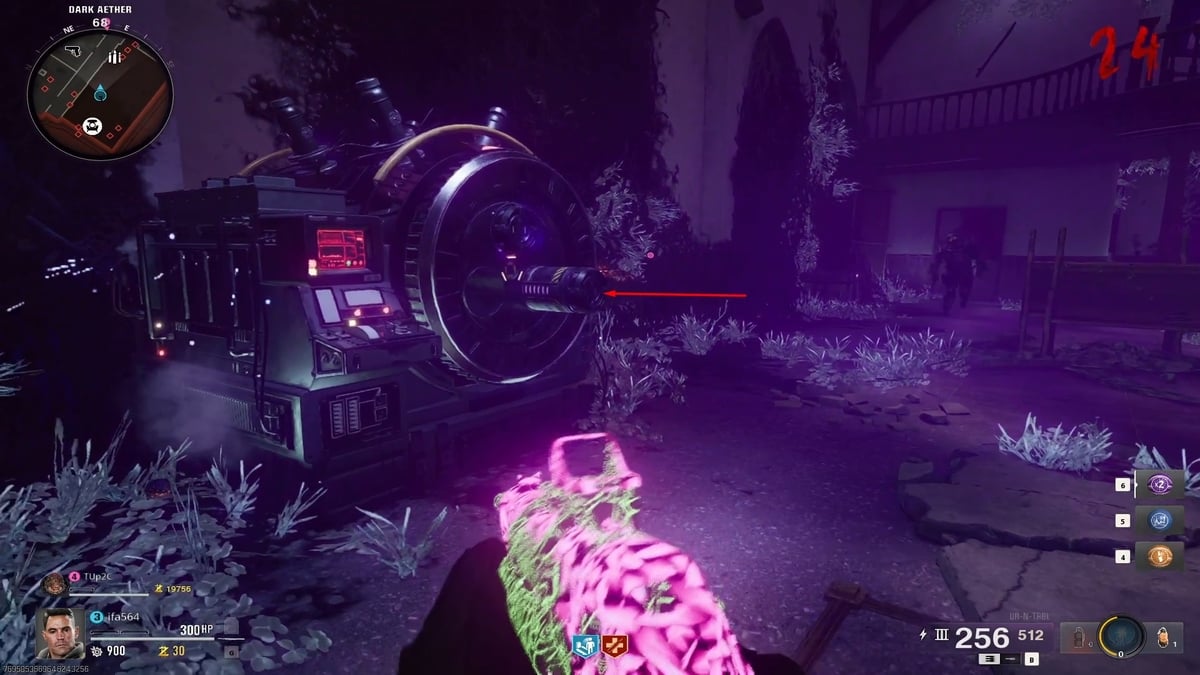Click the Pack-a-Punch machine marker on minimap
This screenshot has height=675, width=1200.
click(94, 125)
